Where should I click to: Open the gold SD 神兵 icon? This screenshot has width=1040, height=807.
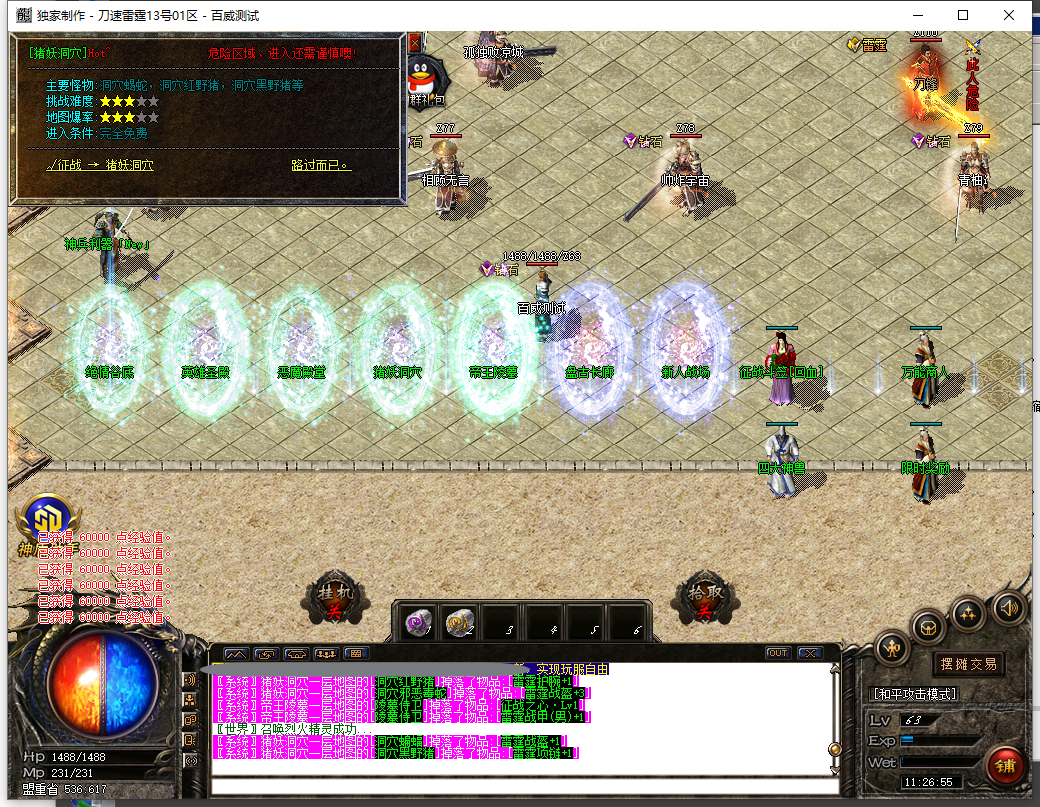pyautogui.click(x=46, y=522)
